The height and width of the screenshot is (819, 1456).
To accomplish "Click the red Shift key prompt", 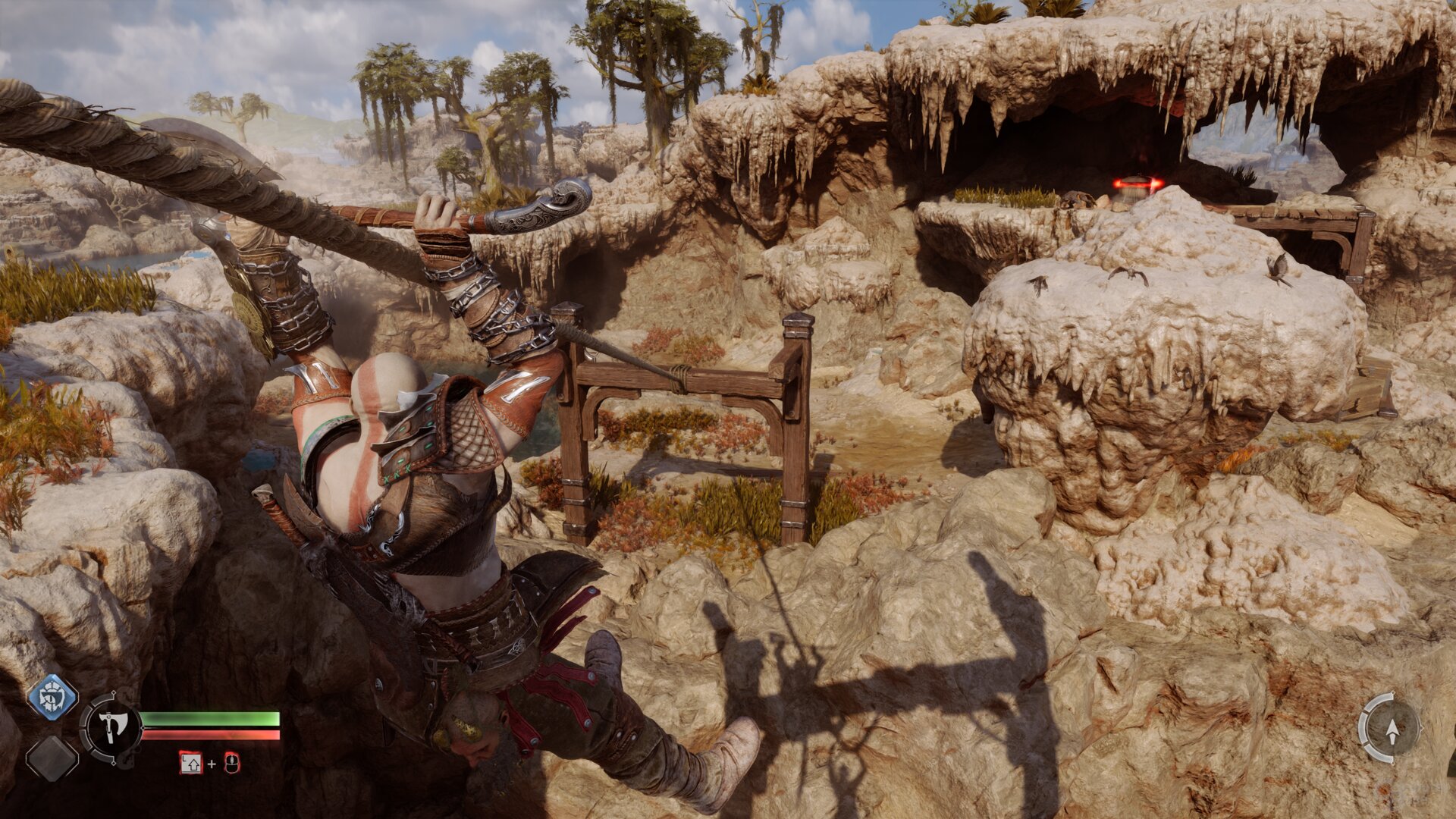I will [x=191, y=764].
